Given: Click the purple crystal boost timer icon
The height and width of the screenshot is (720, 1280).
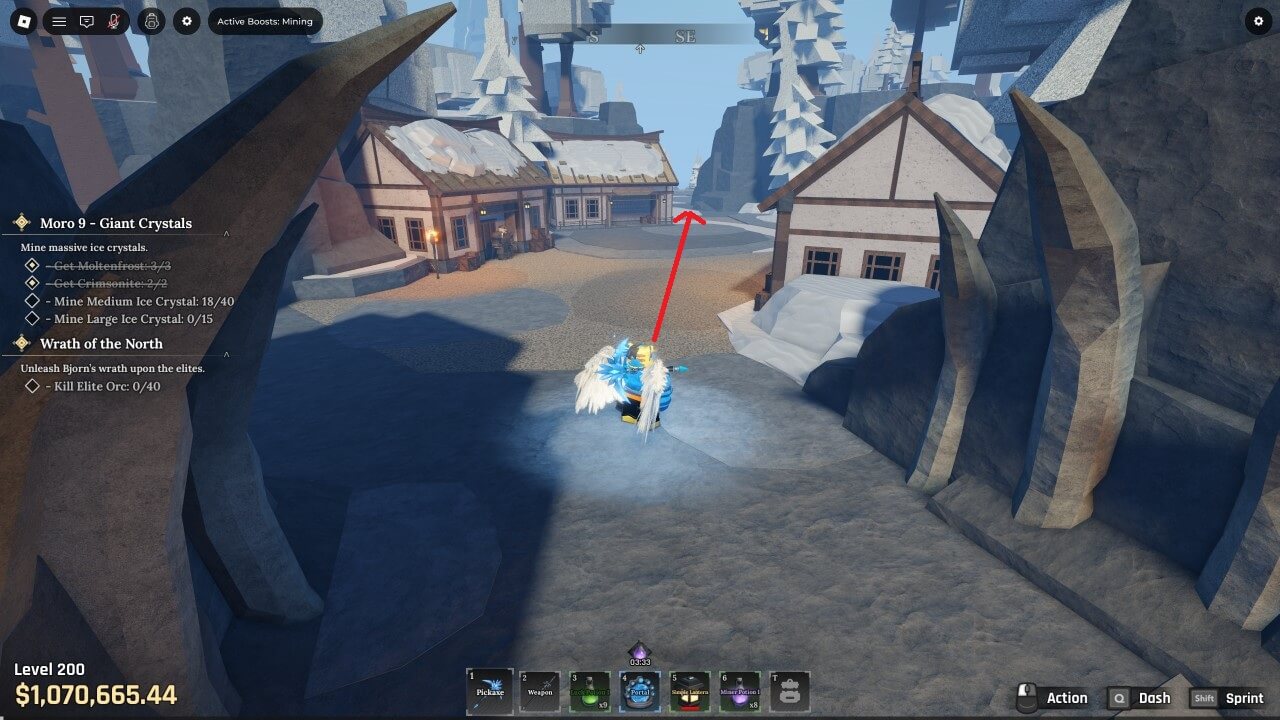Looking at the screenshot, I should tap(639, 652).
